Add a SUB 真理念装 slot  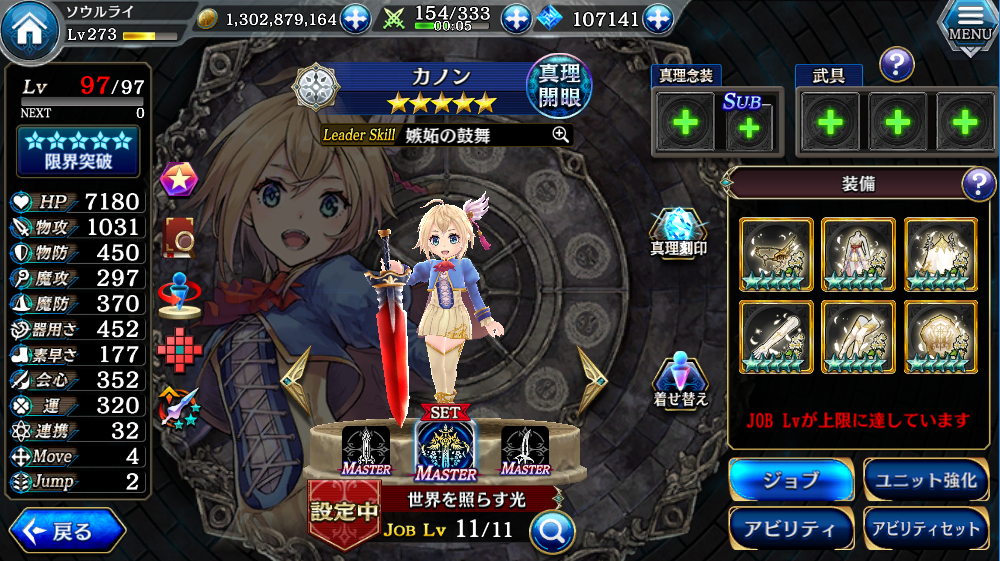[744, 127]
